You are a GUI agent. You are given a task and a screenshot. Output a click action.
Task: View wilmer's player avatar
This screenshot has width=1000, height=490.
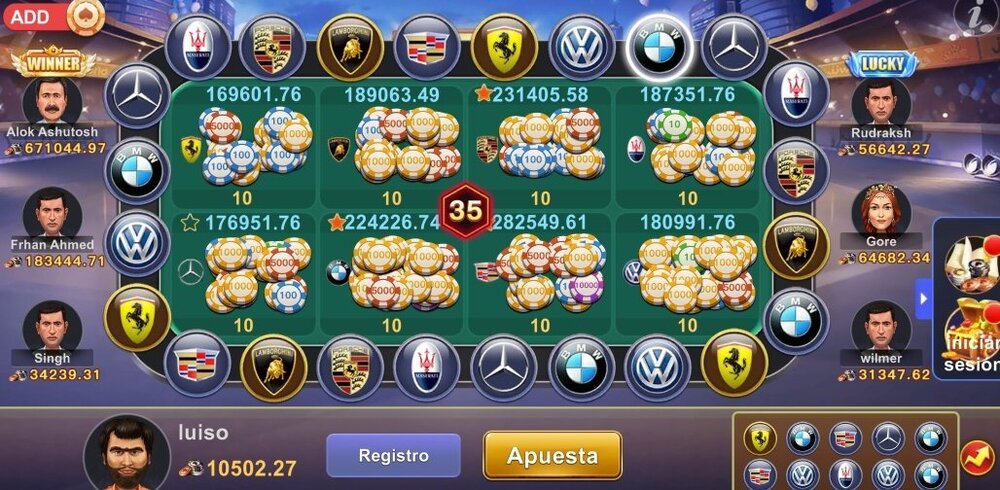881,326
